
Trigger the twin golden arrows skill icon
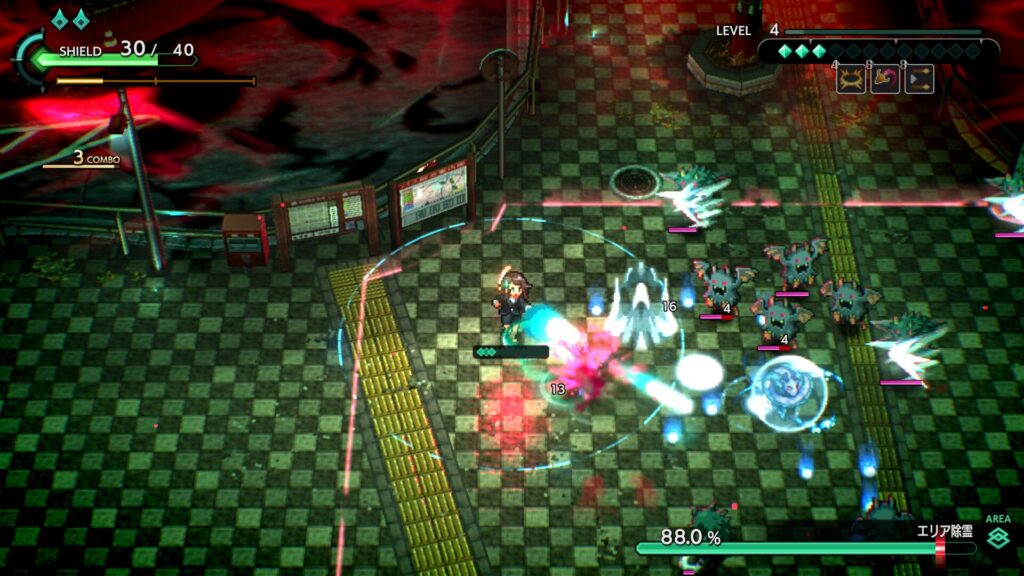[919, 80]
